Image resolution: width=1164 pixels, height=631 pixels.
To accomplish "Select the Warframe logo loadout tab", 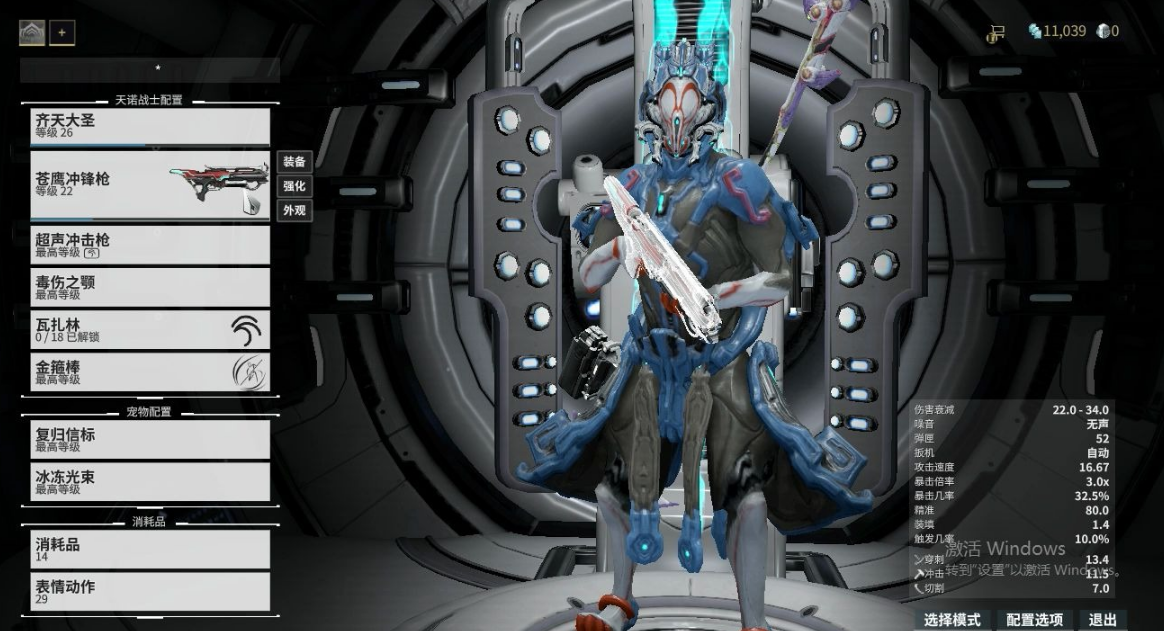I will [x=32, y=33].
